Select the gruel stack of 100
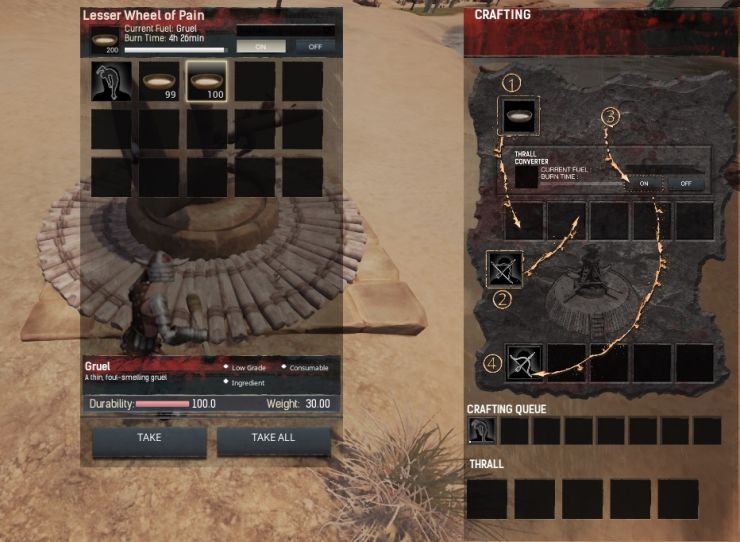The height and width of the screenshot is (542, 740). [206, 81]
